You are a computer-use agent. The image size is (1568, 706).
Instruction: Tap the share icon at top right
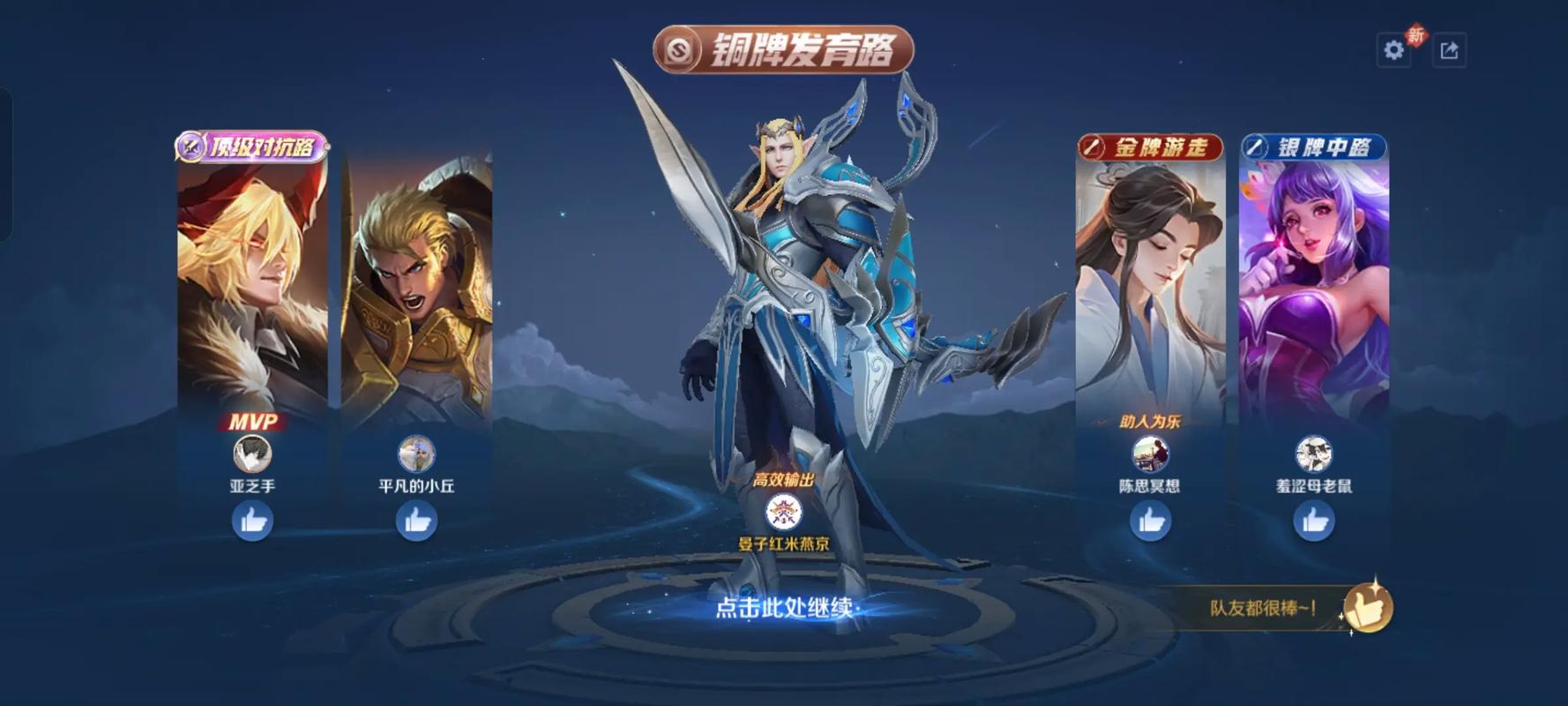pos(1450,50)
